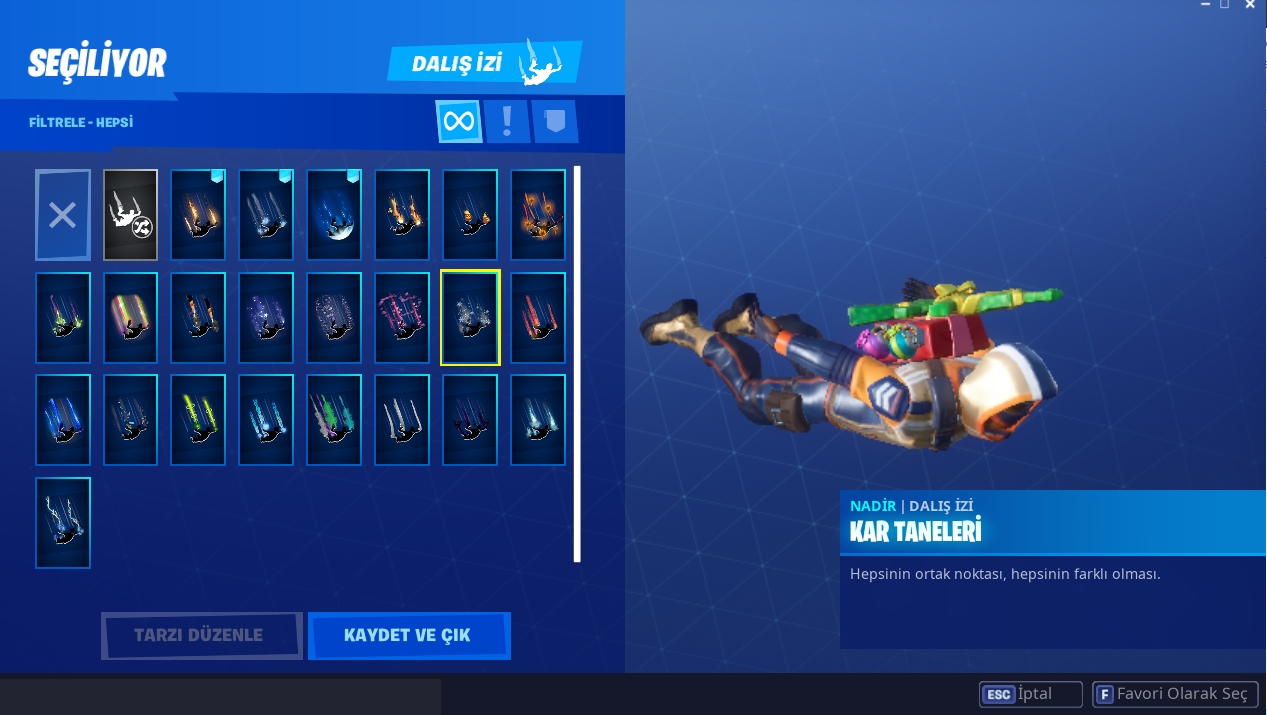Switch to the infinity all-items filter

[459, 122]
